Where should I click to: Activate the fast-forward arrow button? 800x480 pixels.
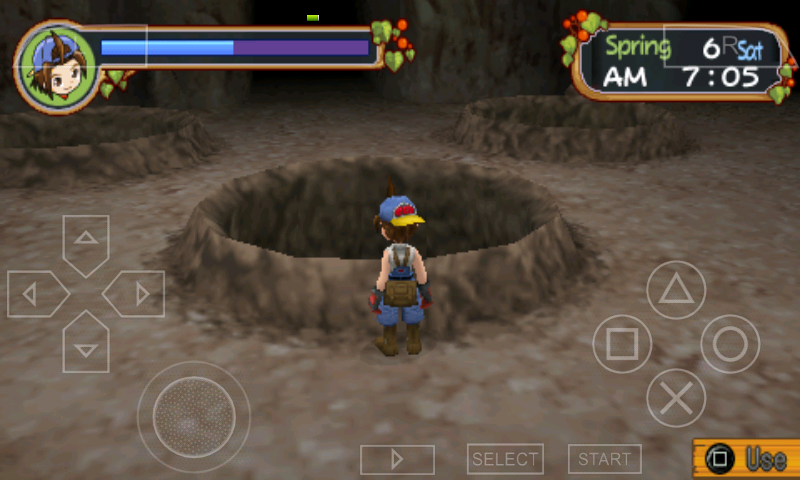pos(397,459)
